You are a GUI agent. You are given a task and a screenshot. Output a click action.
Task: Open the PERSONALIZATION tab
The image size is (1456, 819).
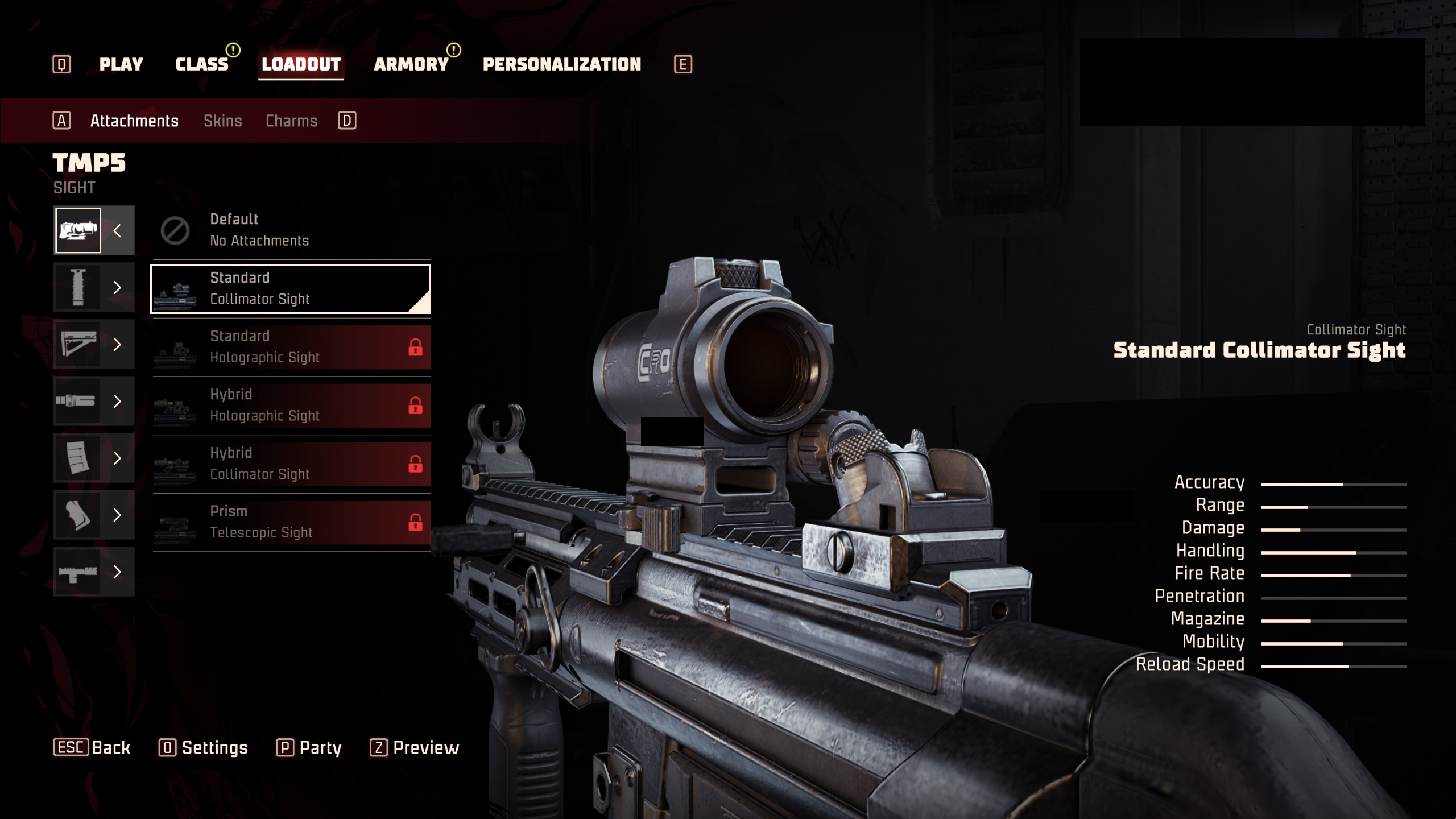562,64
